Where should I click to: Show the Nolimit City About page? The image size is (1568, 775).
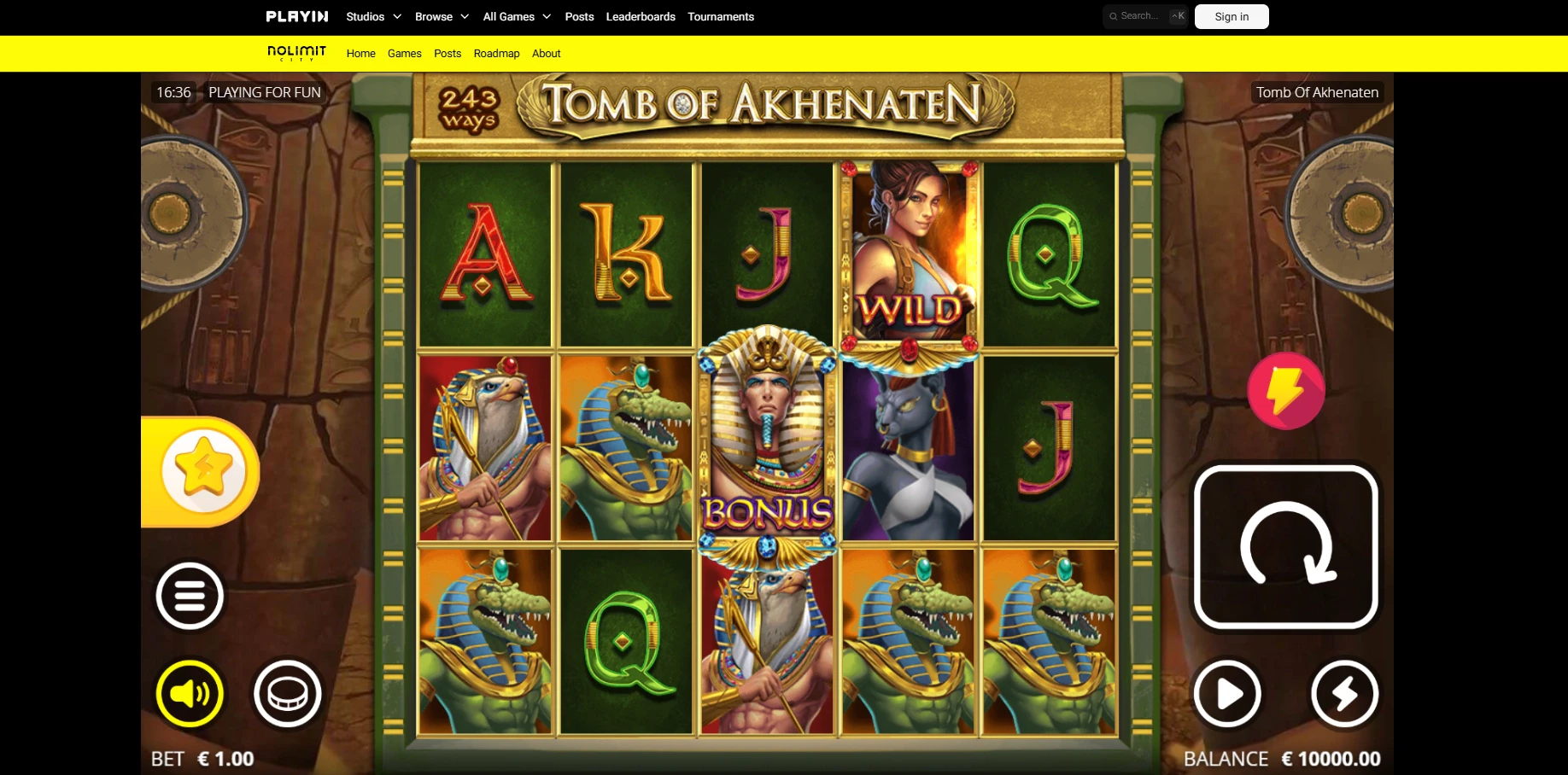547,53
